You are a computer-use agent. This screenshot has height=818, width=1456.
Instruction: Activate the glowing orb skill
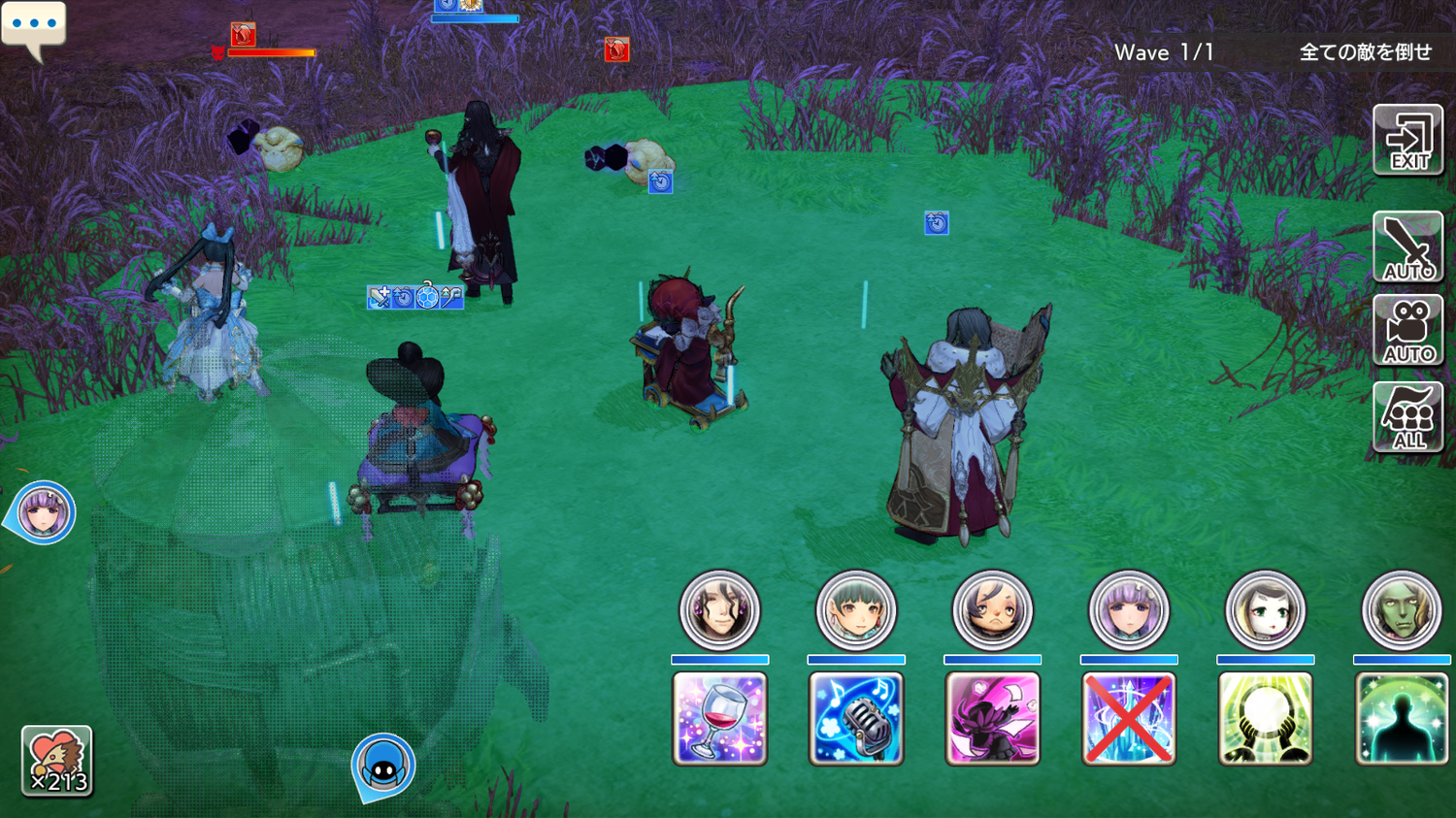pos(1265,718)
